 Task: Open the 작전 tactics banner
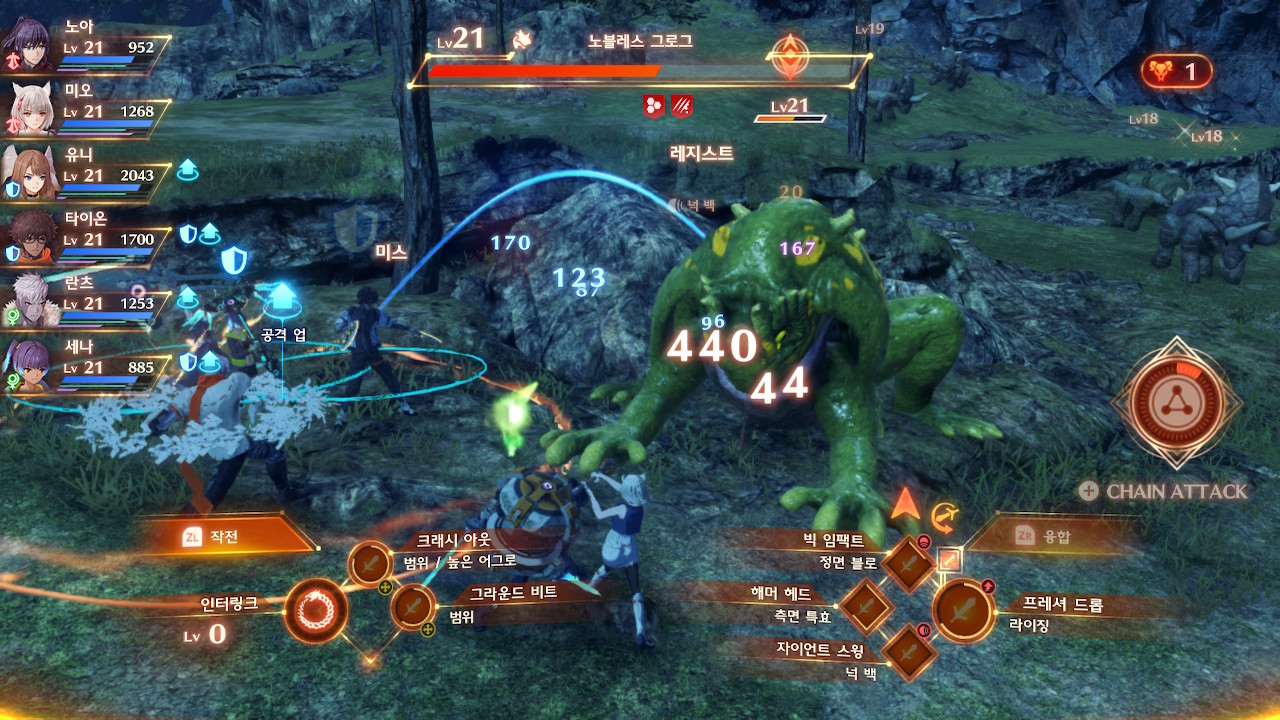[x=228, y=537]
